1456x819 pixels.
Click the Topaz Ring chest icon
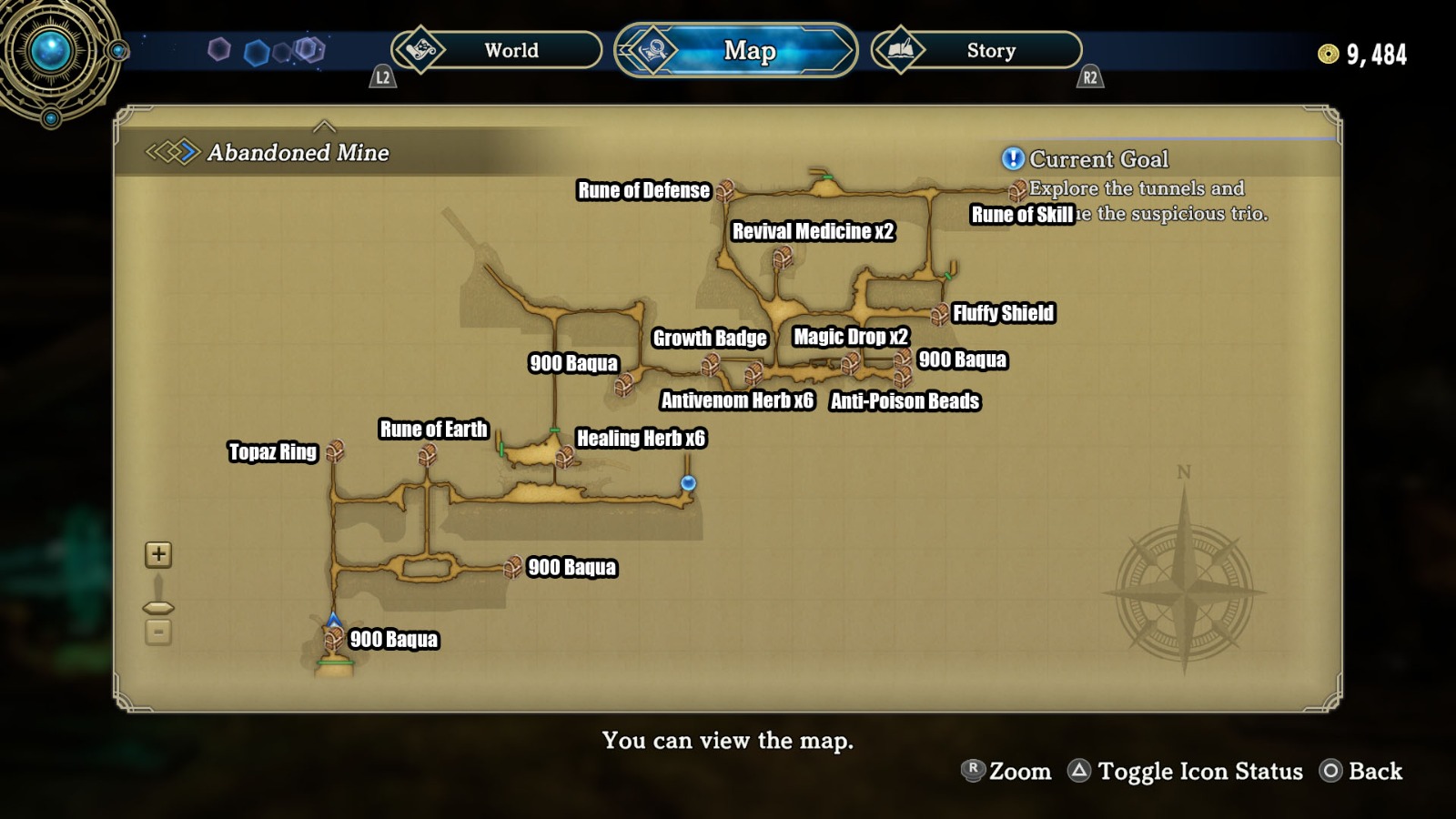337,450
